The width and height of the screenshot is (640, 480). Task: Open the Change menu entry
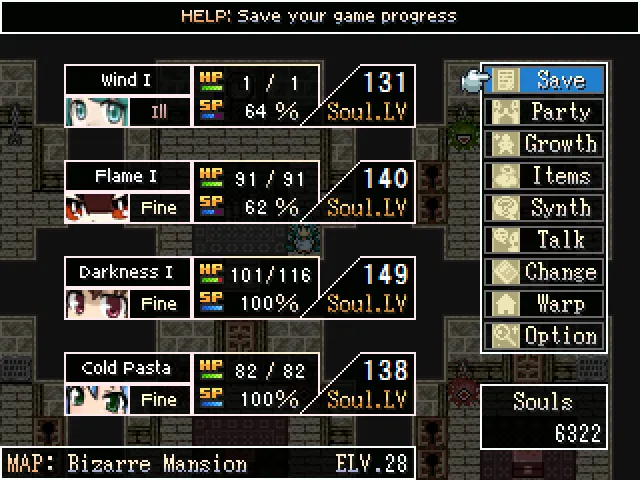(547, 272)
